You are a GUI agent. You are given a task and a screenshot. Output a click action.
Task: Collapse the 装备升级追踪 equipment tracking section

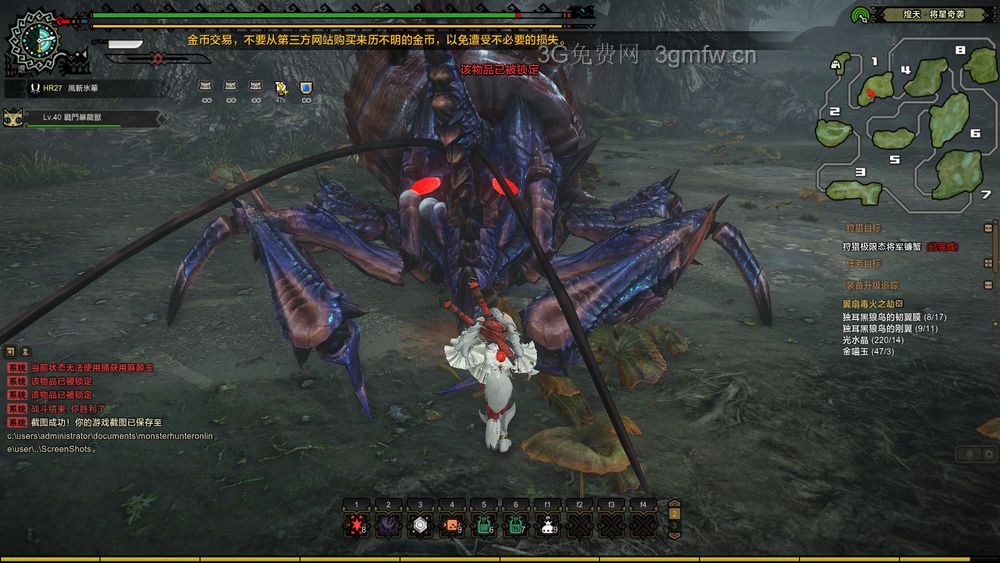(988, 284)
